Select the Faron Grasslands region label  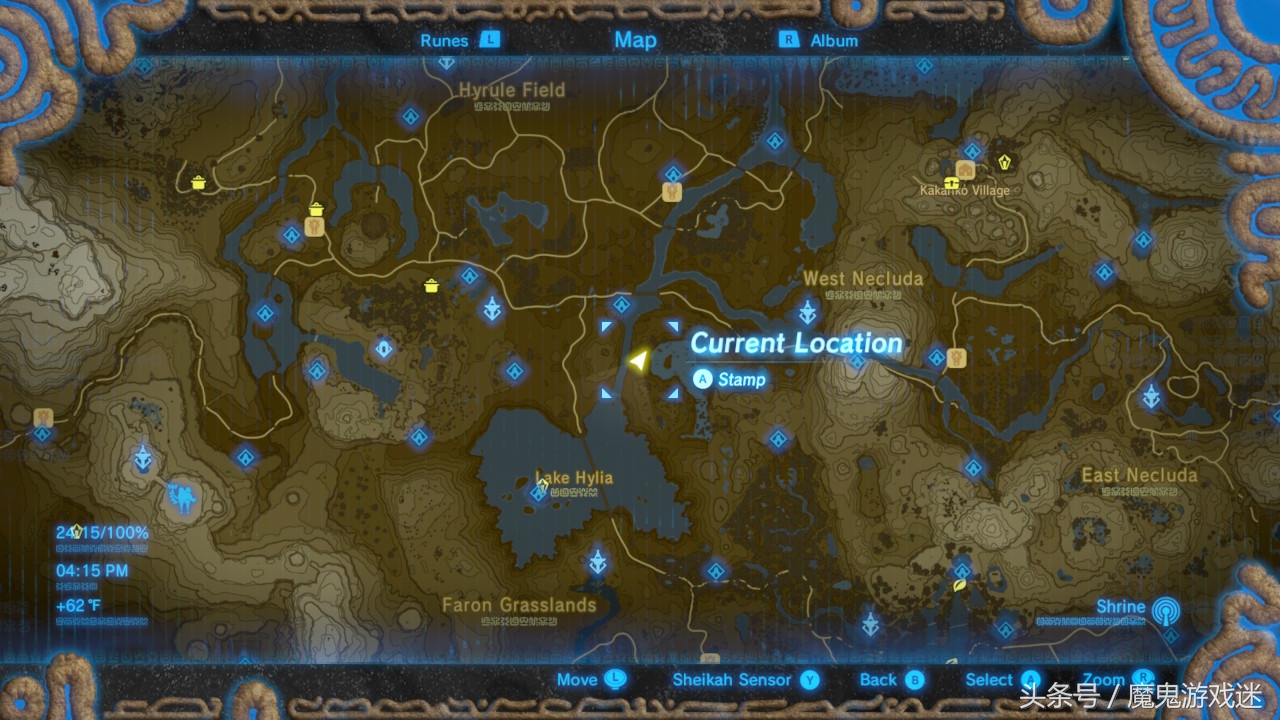pyautogui.click(x=519, y=605)
